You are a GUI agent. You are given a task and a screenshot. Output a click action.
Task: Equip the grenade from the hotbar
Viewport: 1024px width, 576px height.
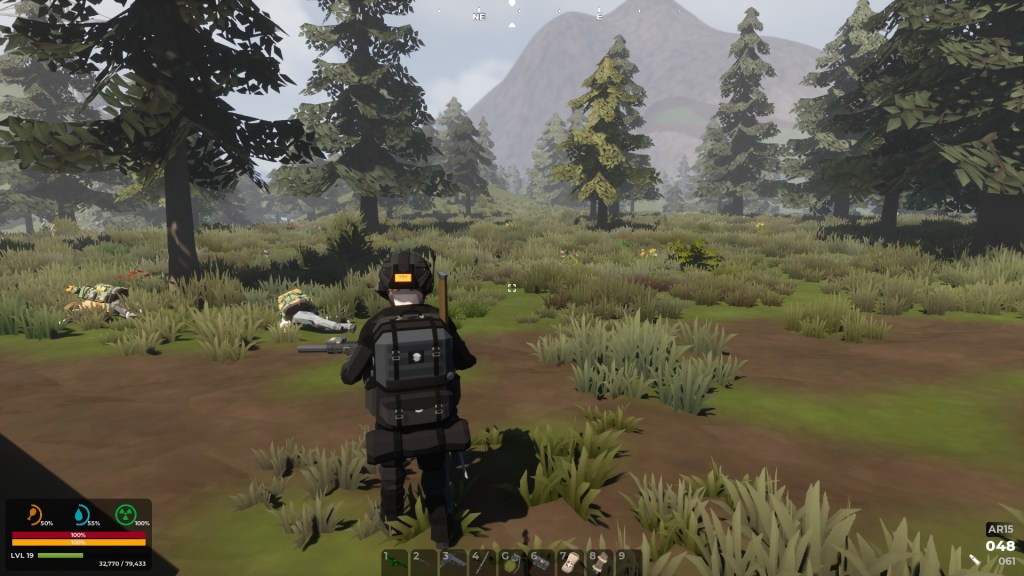click(511, 562)
